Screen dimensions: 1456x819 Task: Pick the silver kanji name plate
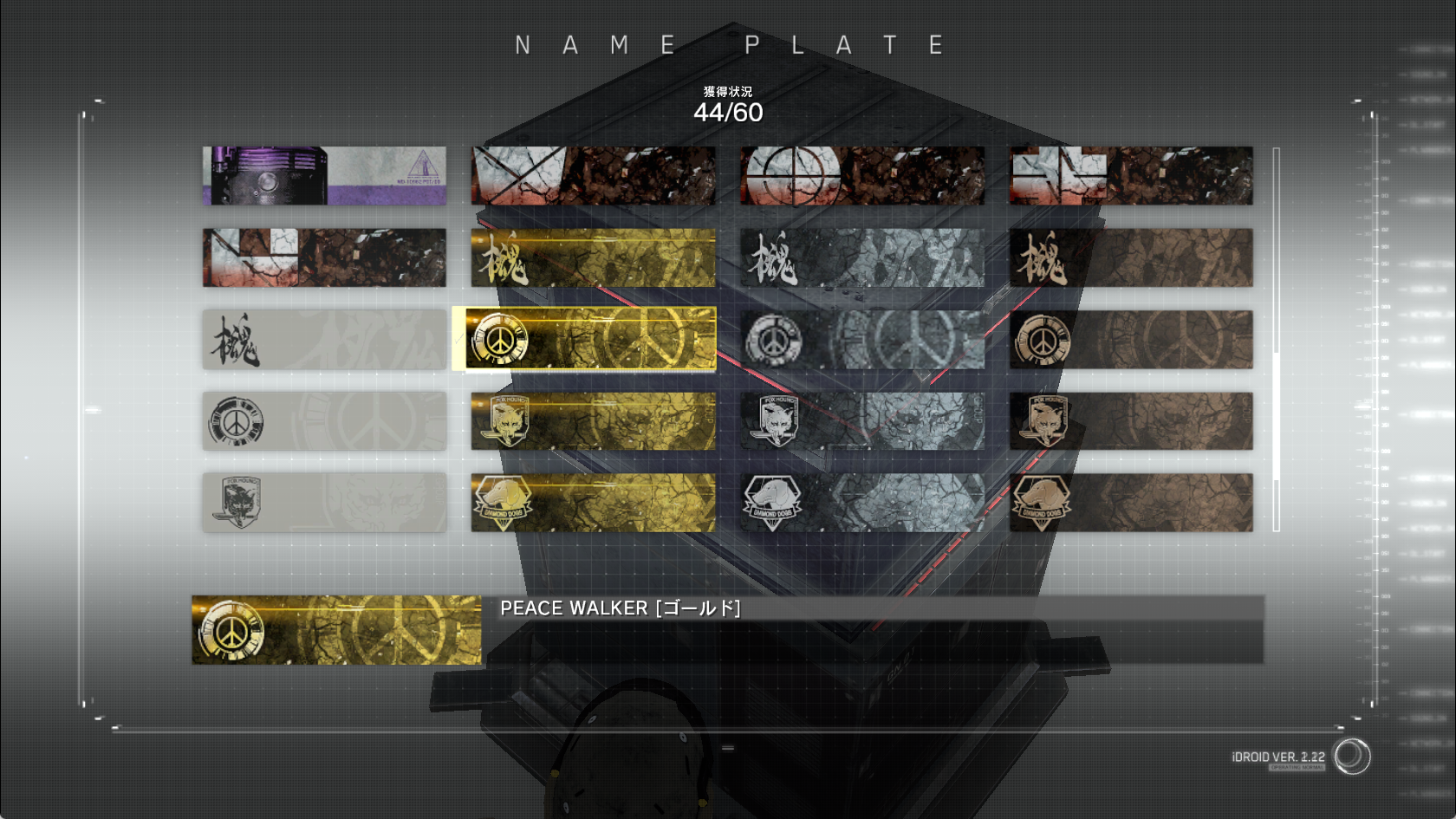861,257
